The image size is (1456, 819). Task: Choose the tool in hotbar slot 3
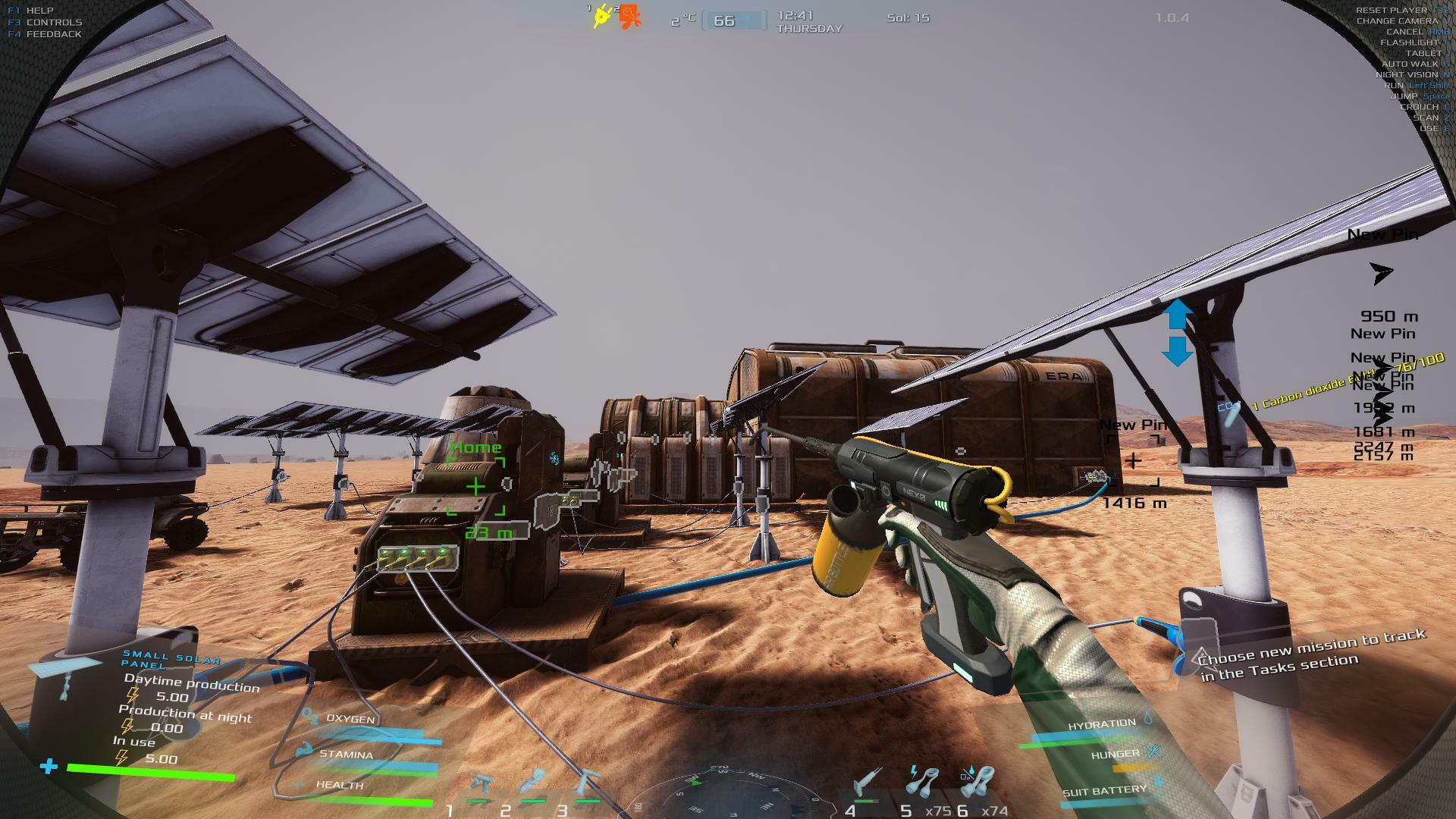588,784
